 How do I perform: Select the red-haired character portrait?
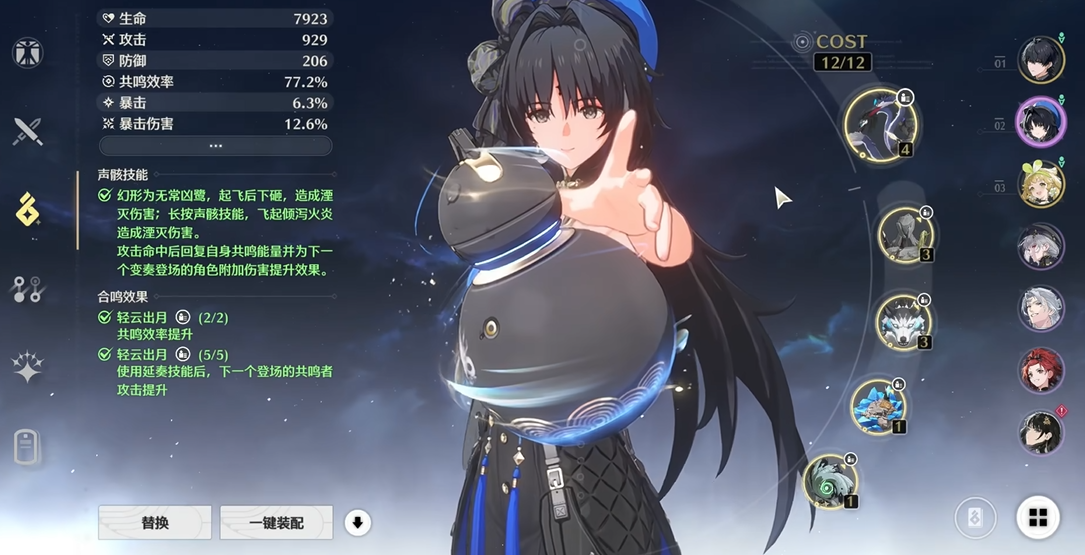click(1041, 370)
